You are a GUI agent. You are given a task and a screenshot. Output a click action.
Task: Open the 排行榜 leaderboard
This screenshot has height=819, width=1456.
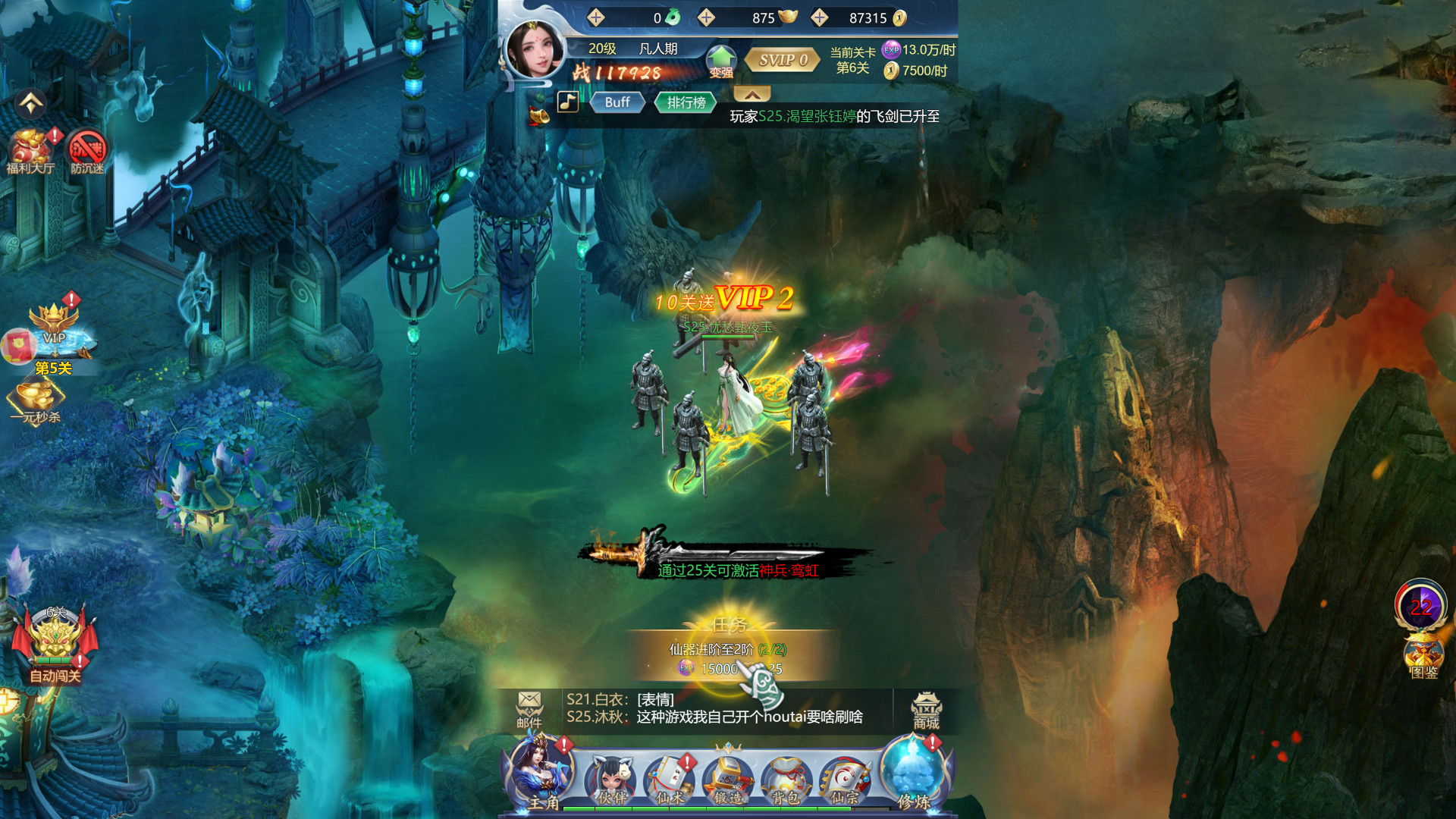click(686, 102)
